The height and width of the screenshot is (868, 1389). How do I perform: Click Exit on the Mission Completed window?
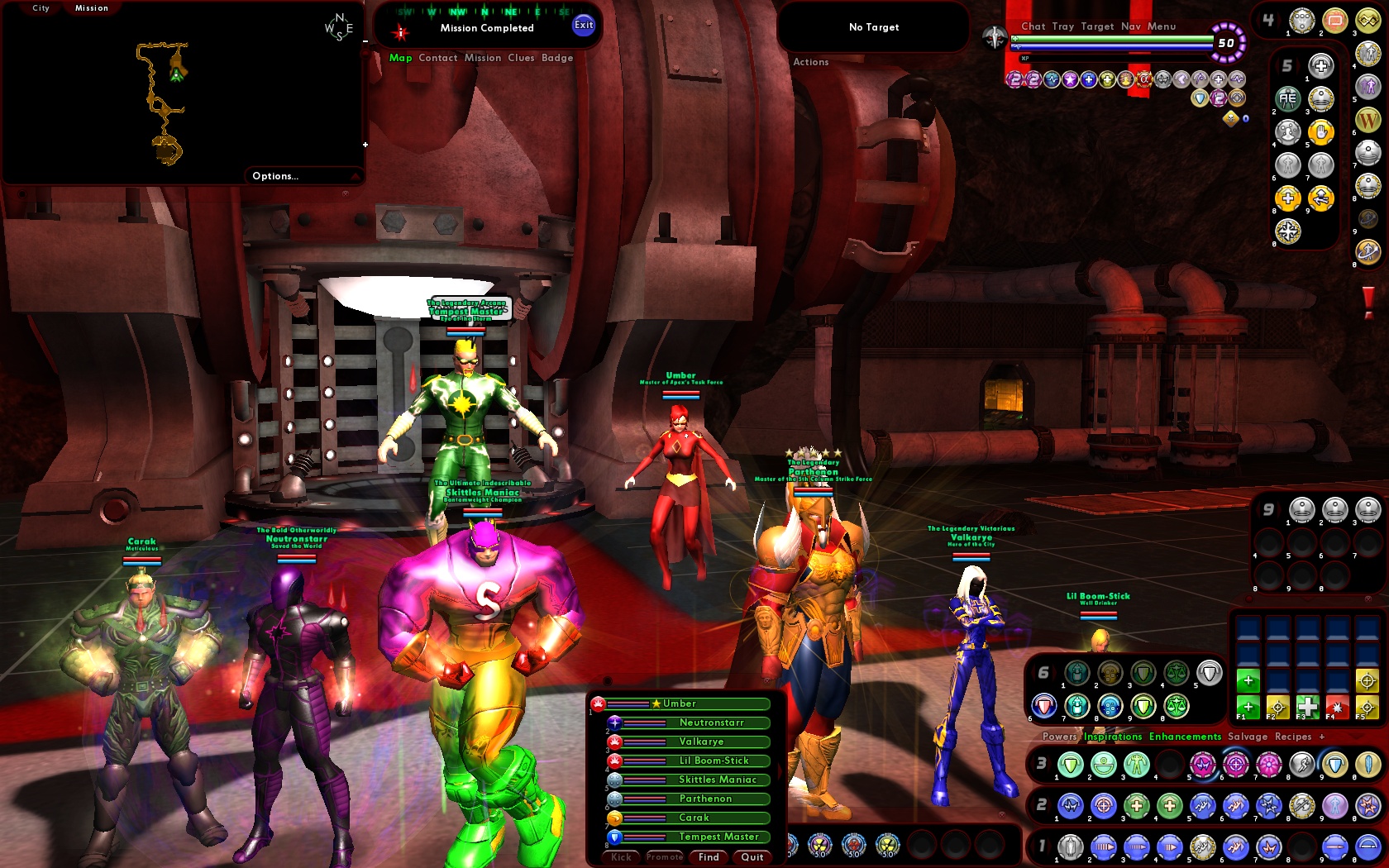click(x=585, y=26)
